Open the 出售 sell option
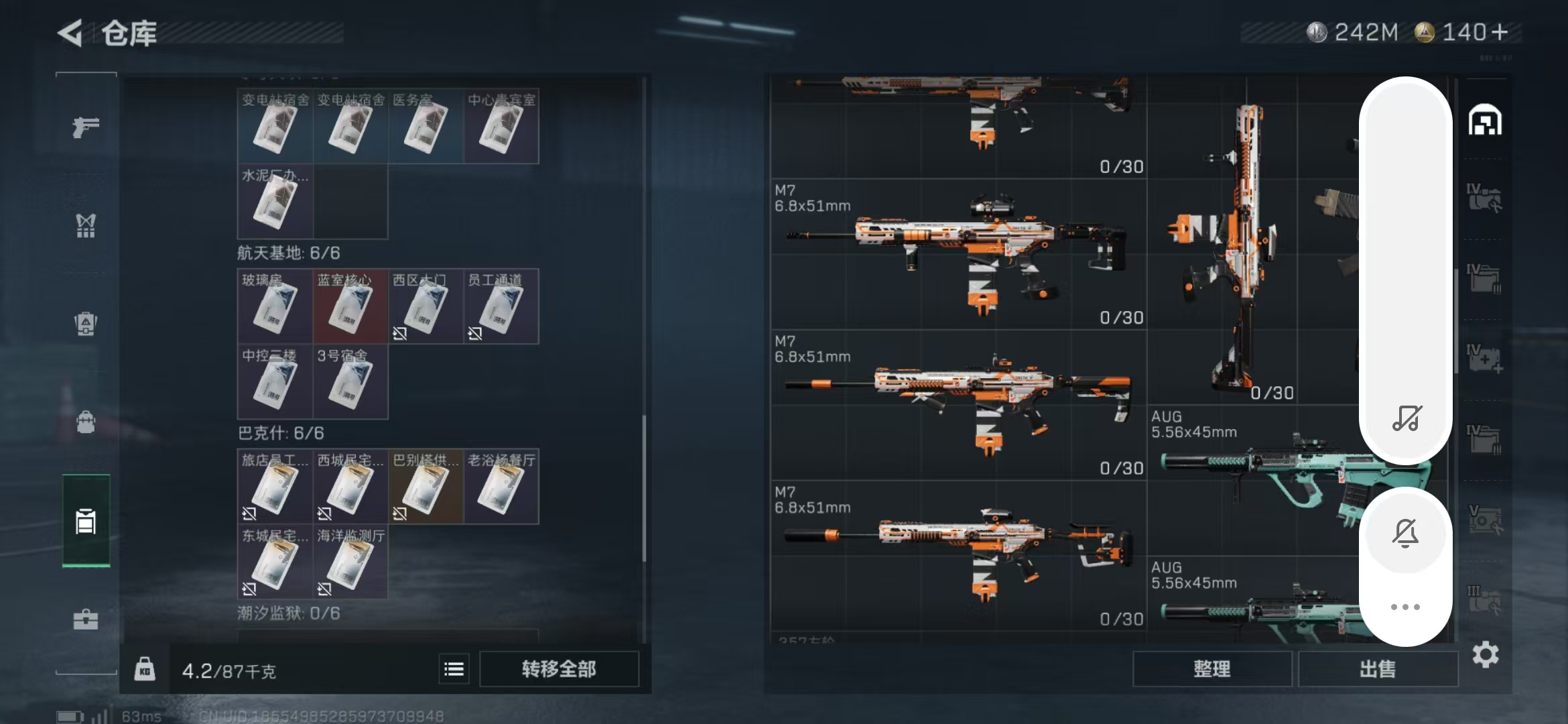This screenshot has height=724, width=1568. pyautogui.click(x=1378, y=669)
